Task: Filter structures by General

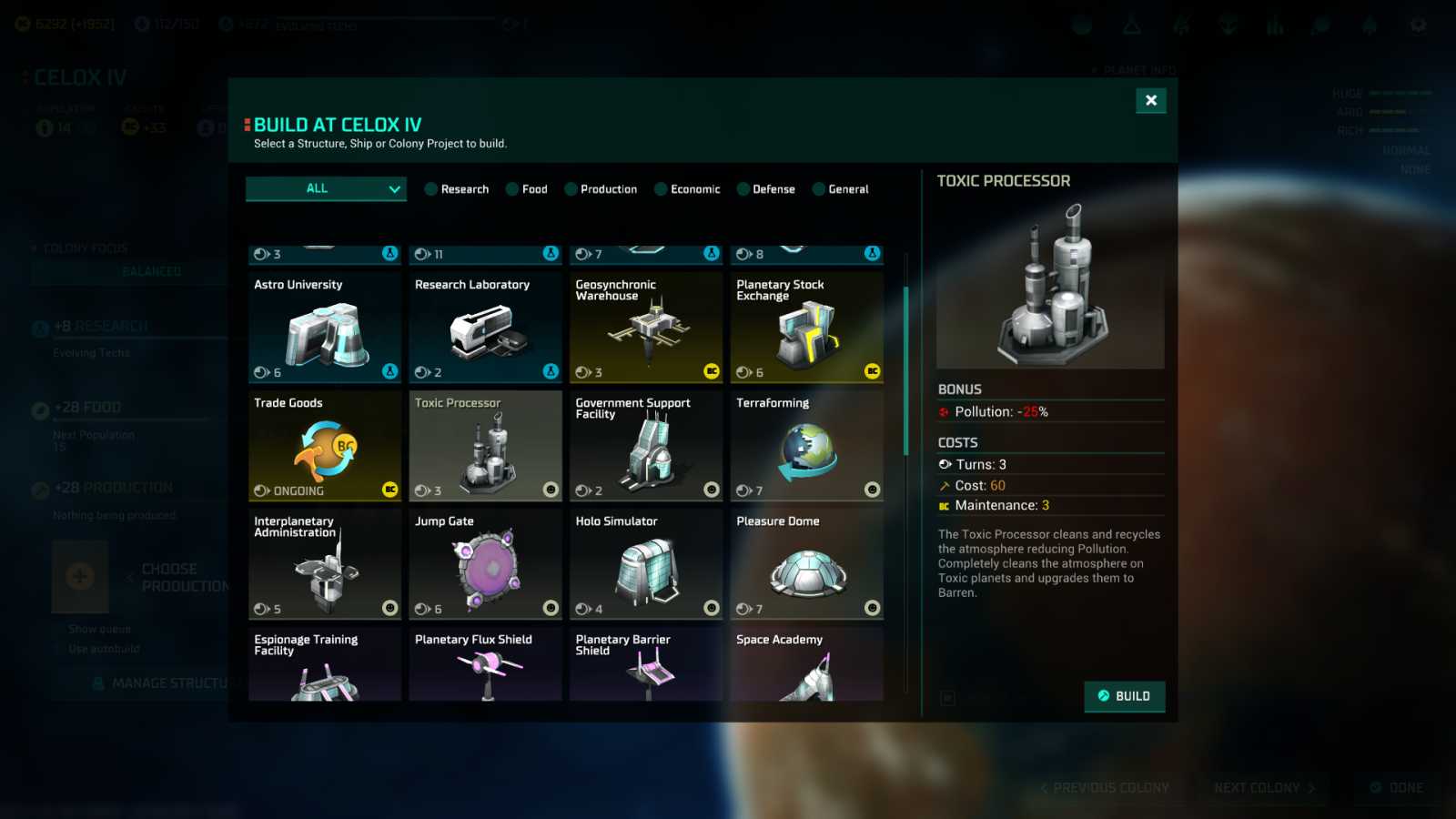Action: [x=840, y=189]
